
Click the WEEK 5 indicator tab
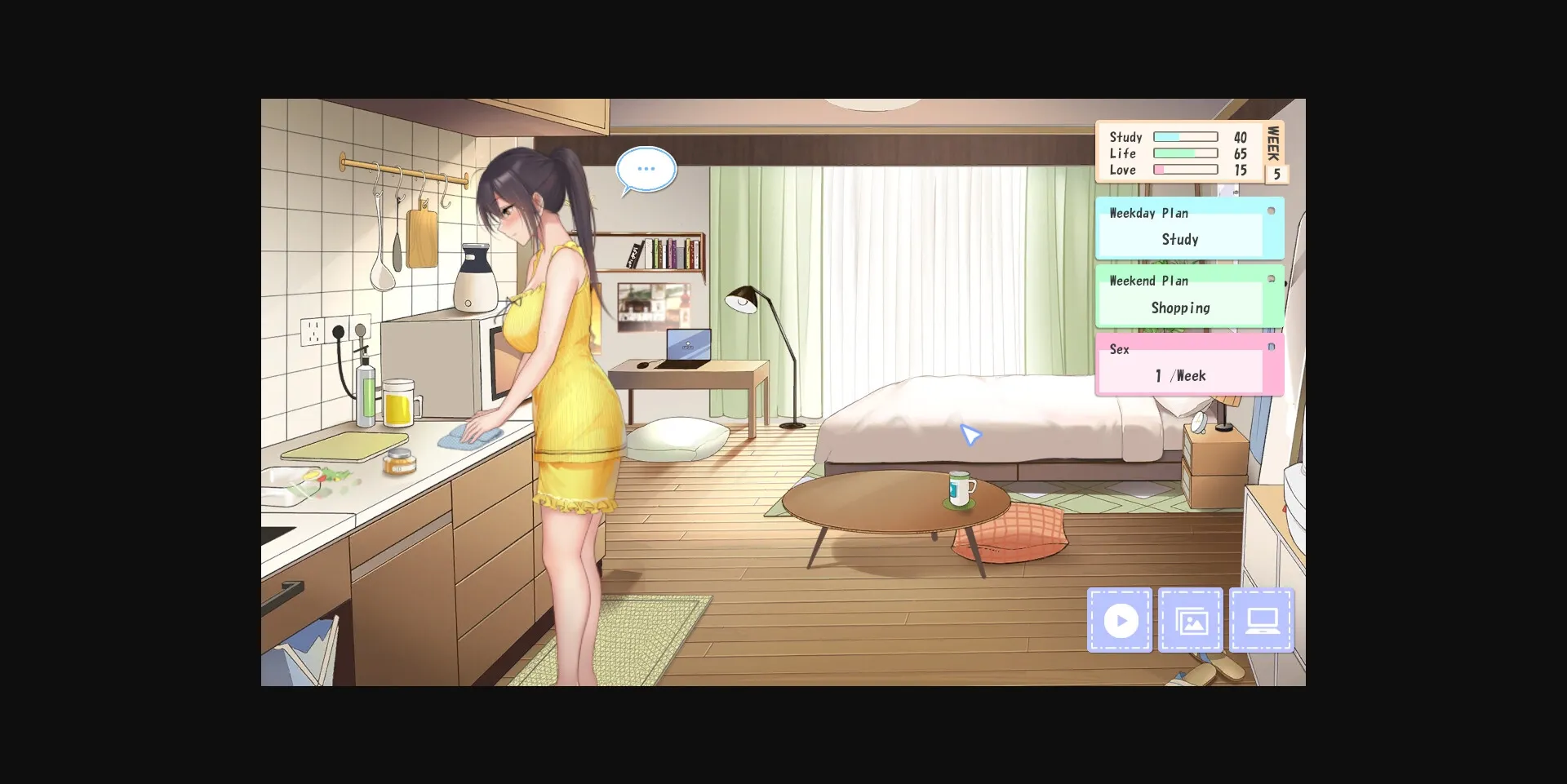[1276, 152]
